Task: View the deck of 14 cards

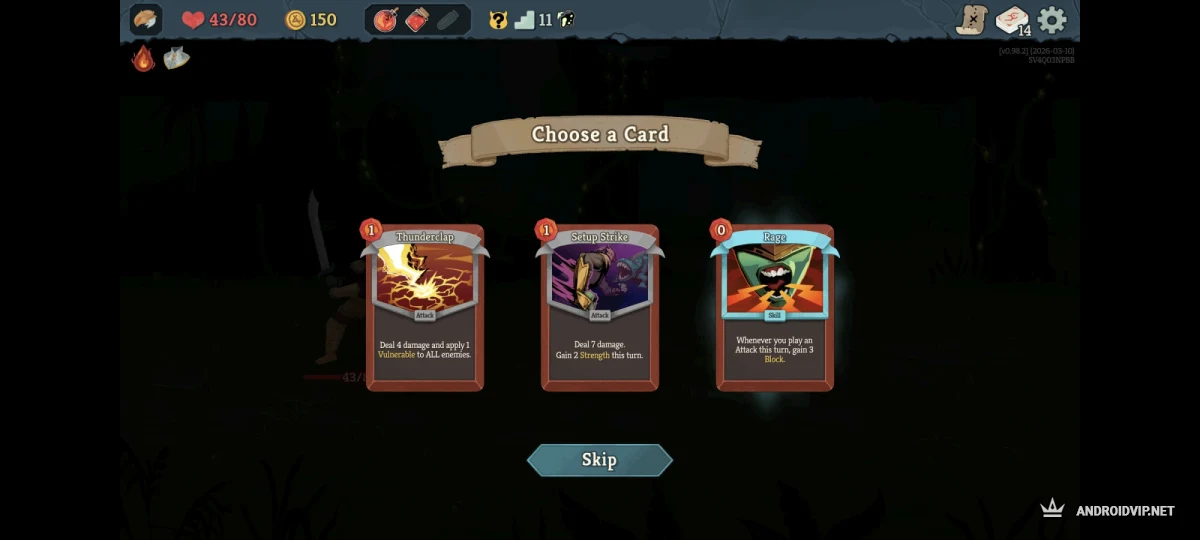Action: tap(1012, 20)
